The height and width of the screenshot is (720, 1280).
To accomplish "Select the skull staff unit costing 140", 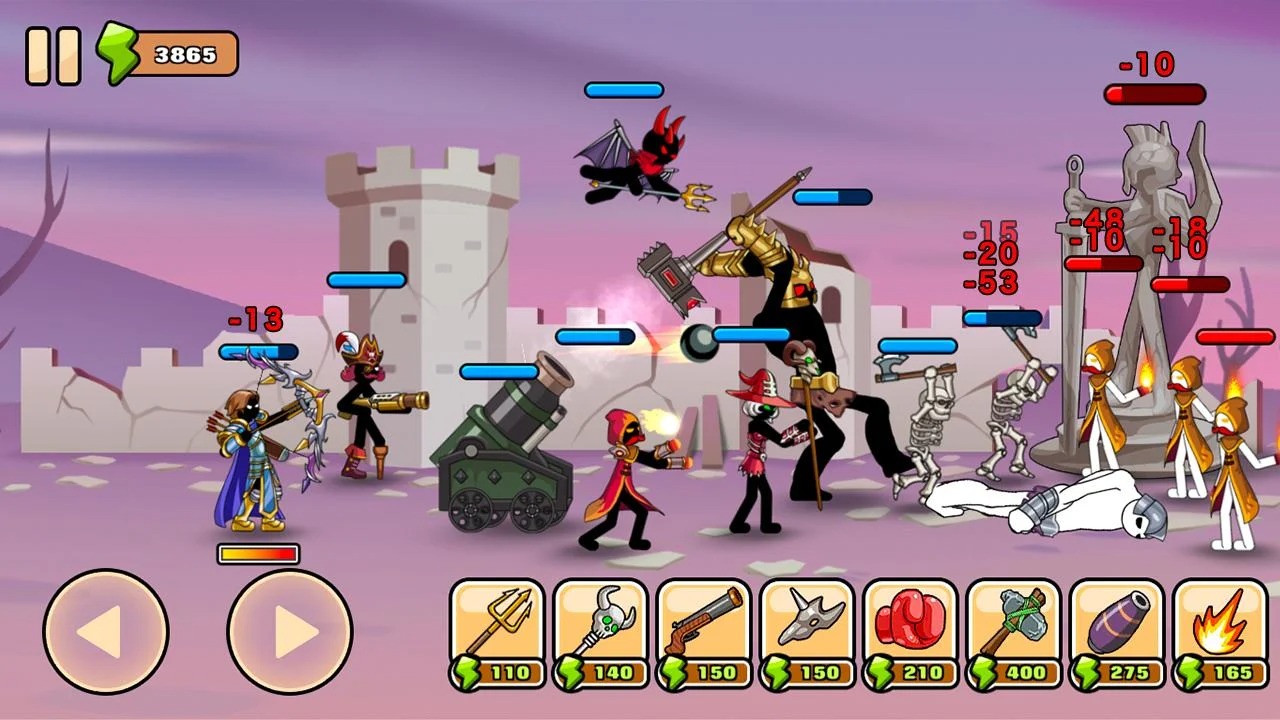I will pos(600,634).
